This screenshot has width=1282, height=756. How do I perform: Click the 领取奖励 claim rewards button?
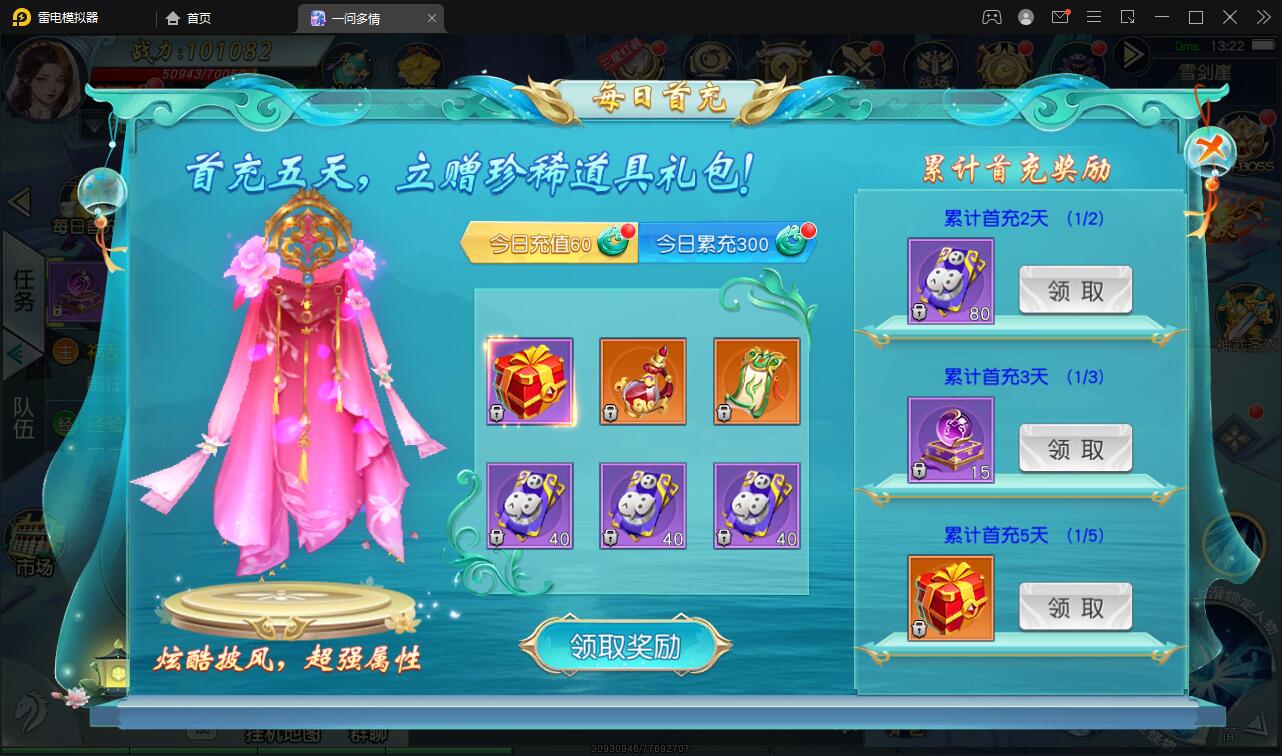pos(625,645)
